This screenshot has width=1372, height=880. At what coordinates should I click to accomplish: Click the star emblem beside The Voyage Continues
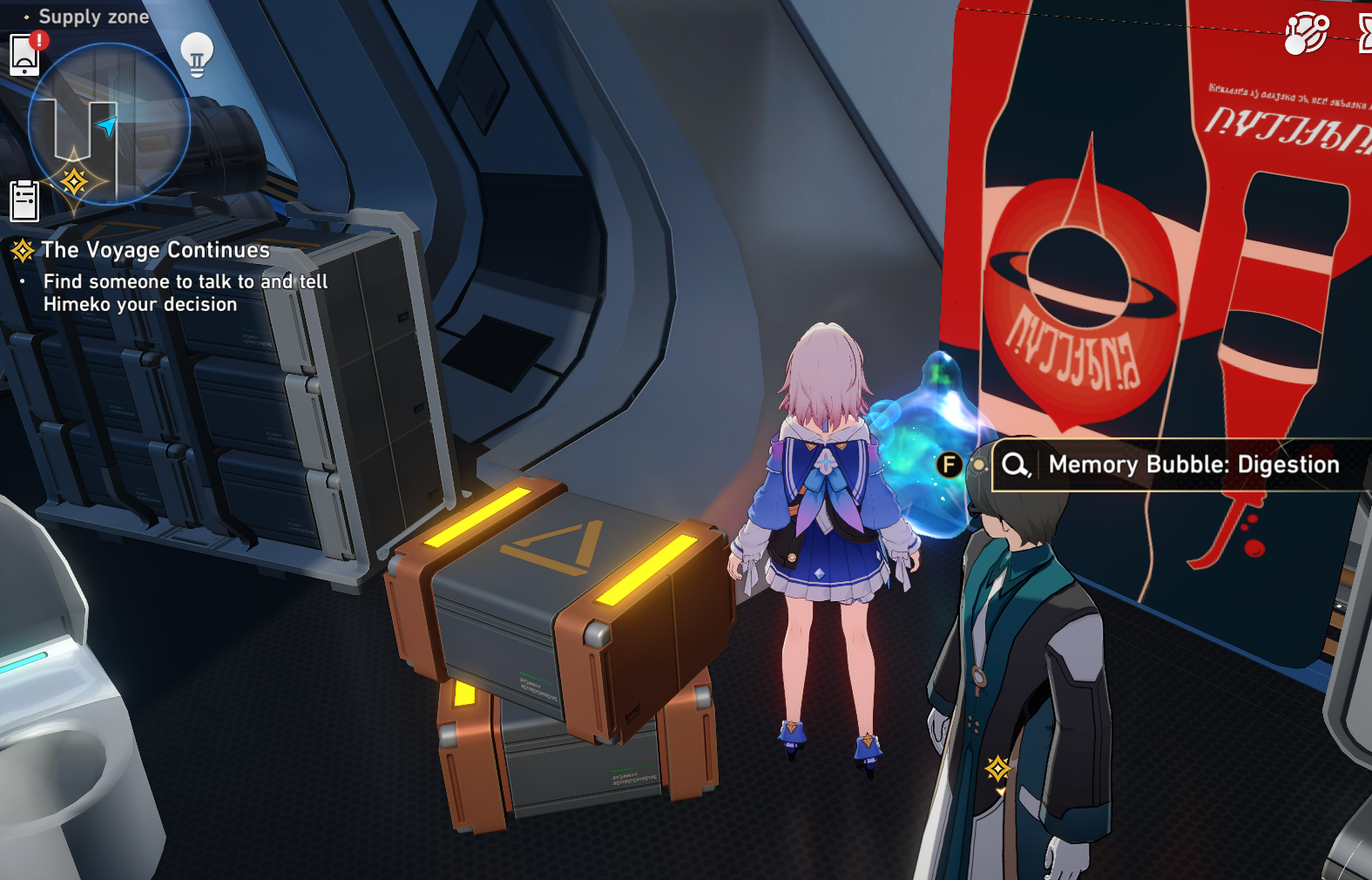coord(21,250)
